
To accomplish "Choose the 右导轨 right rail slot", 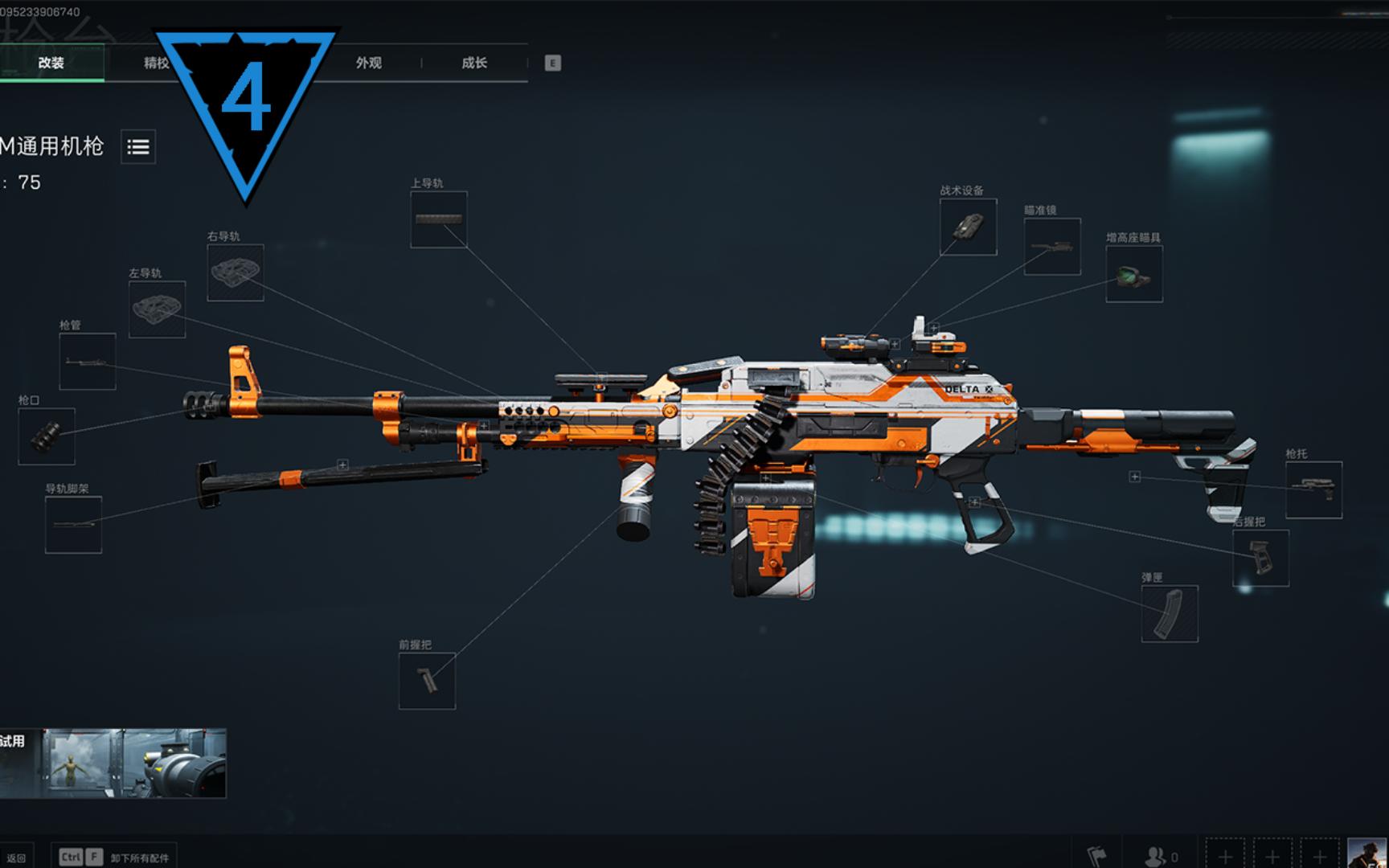I will [x=236, y=273].
